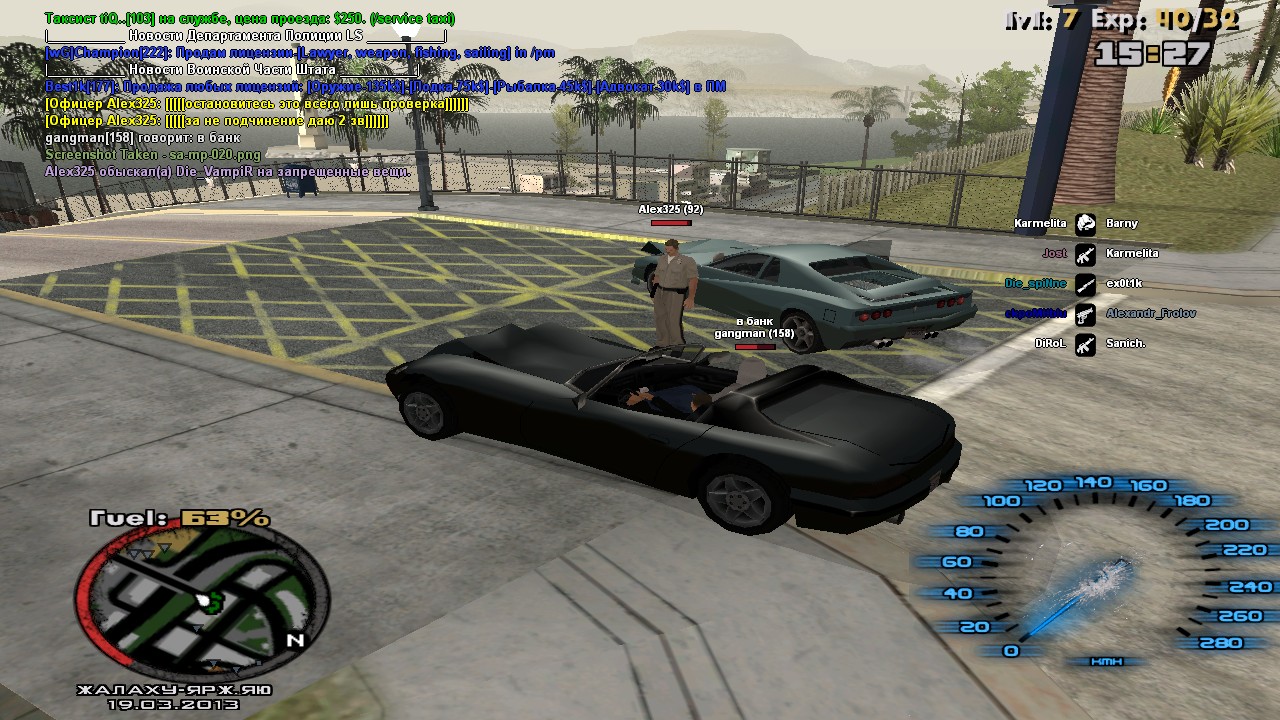
Task: Select the rifle icon beside Jost
Action: [1086, 254]
